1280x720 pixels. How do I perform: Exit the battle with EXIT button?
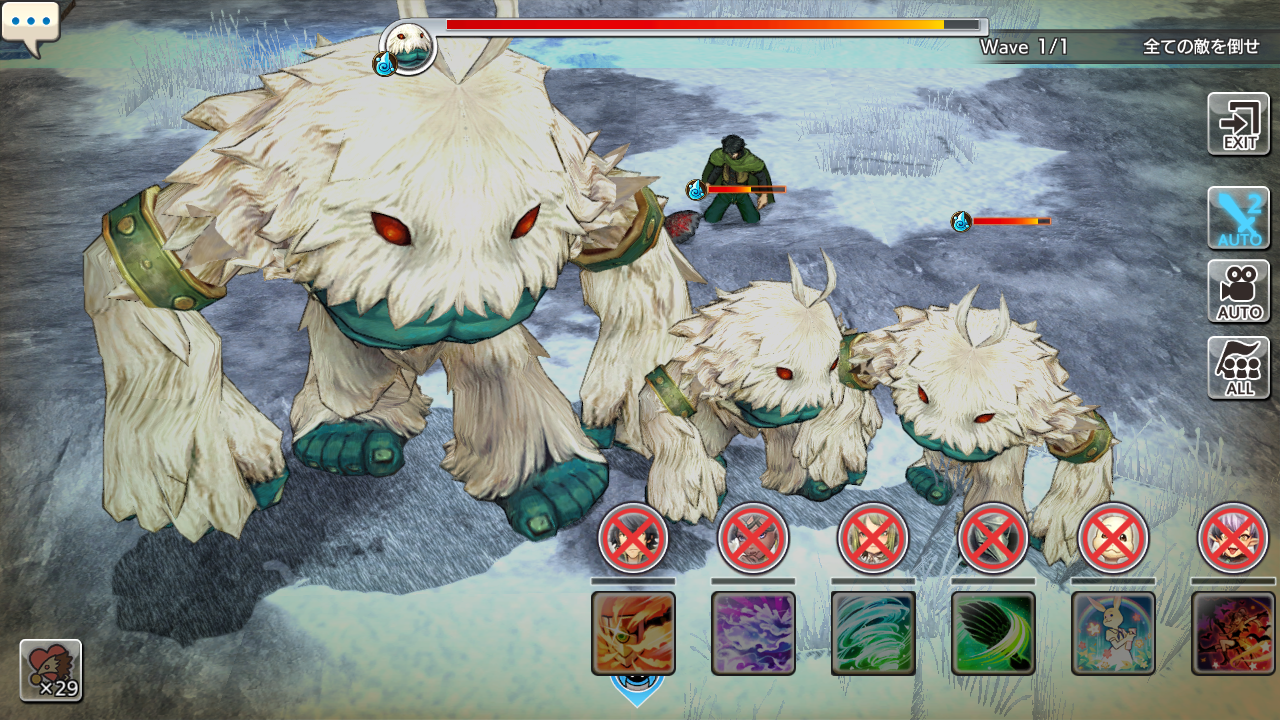click(x=1239, y=124)
